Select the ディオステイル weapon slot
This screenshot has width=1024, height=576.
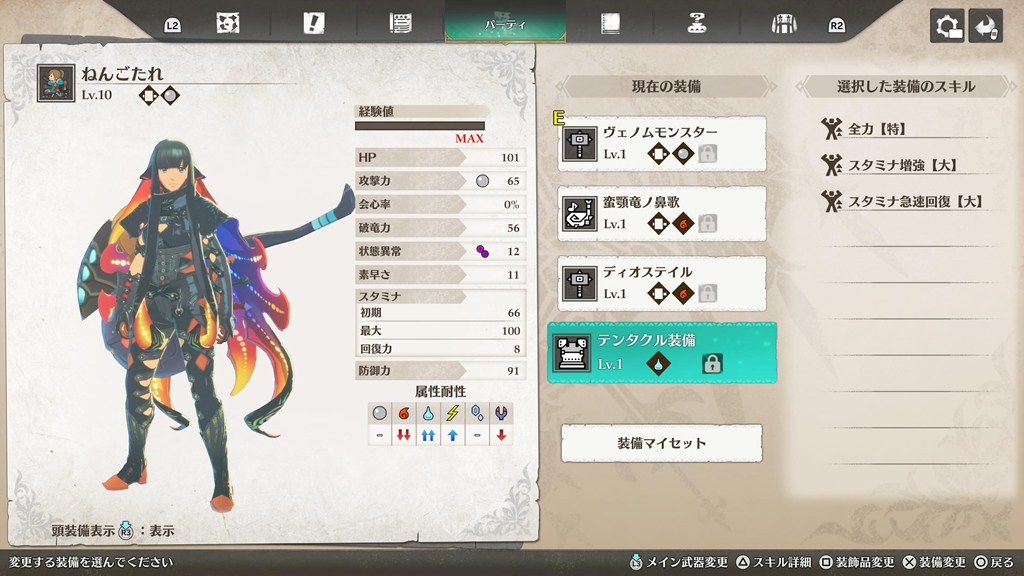click(x=663, y=283)
